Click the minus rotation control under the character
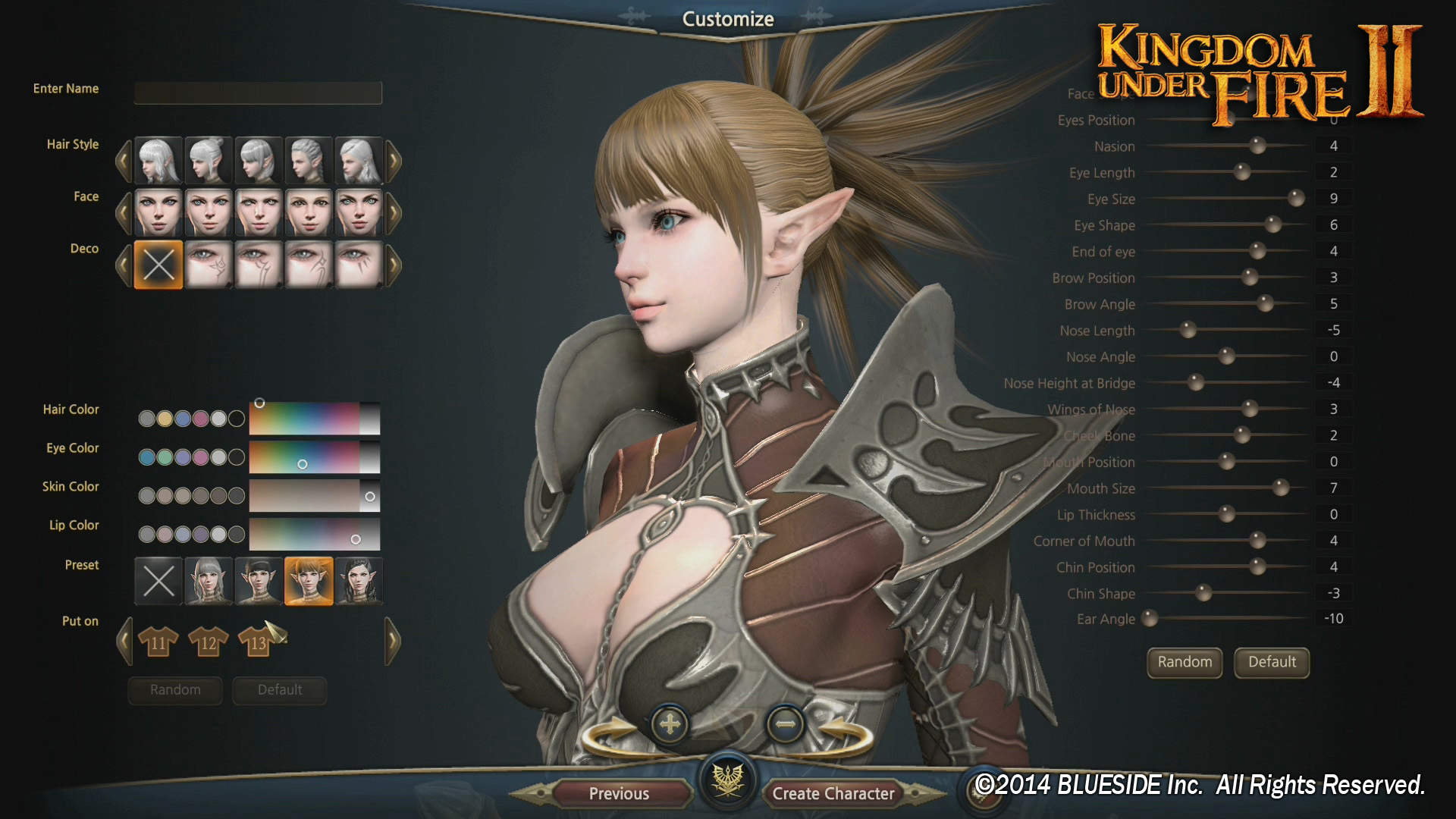 (786, 725)
